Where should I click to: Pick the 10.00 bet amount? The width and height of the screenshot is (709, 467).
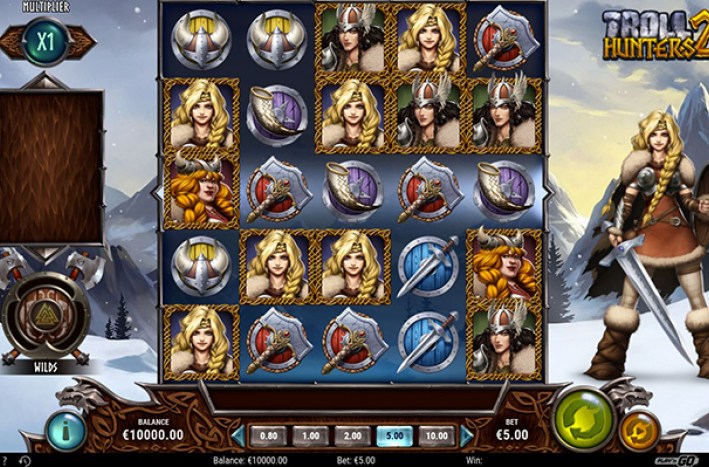coord(435,436)
